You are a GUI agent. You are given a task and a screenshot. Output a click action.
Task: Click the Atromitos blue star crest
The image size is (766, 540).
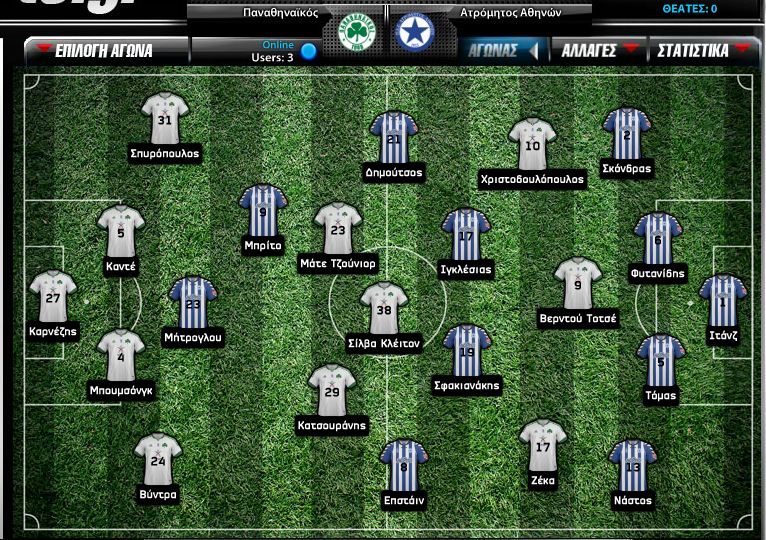point(410,34)
